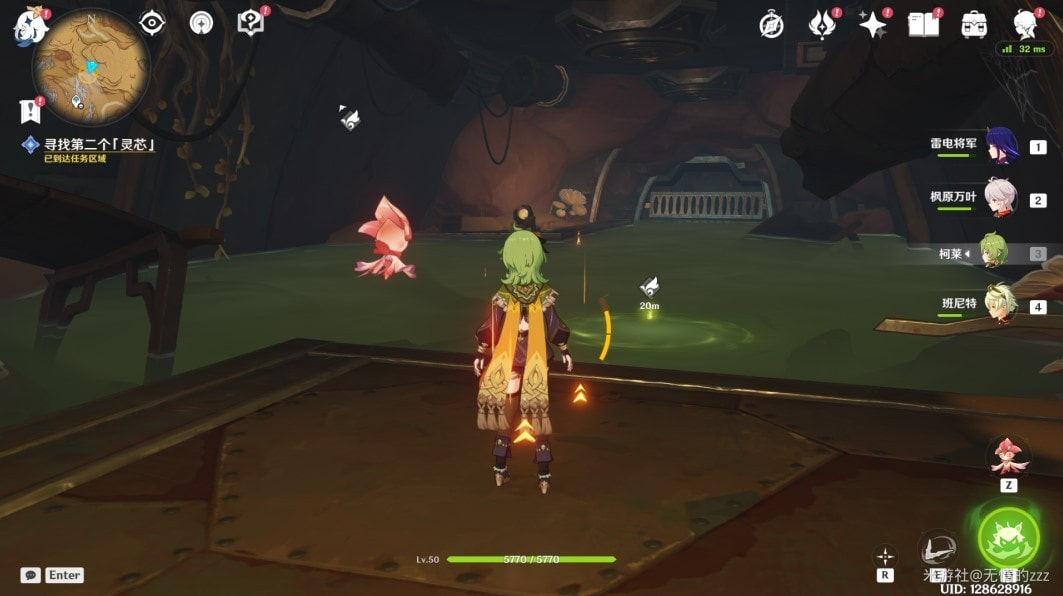The width and height of the screenshot is (1063, 596).
Task: Click the signal-arc icon with a star
Action: (x=202, y=23)
